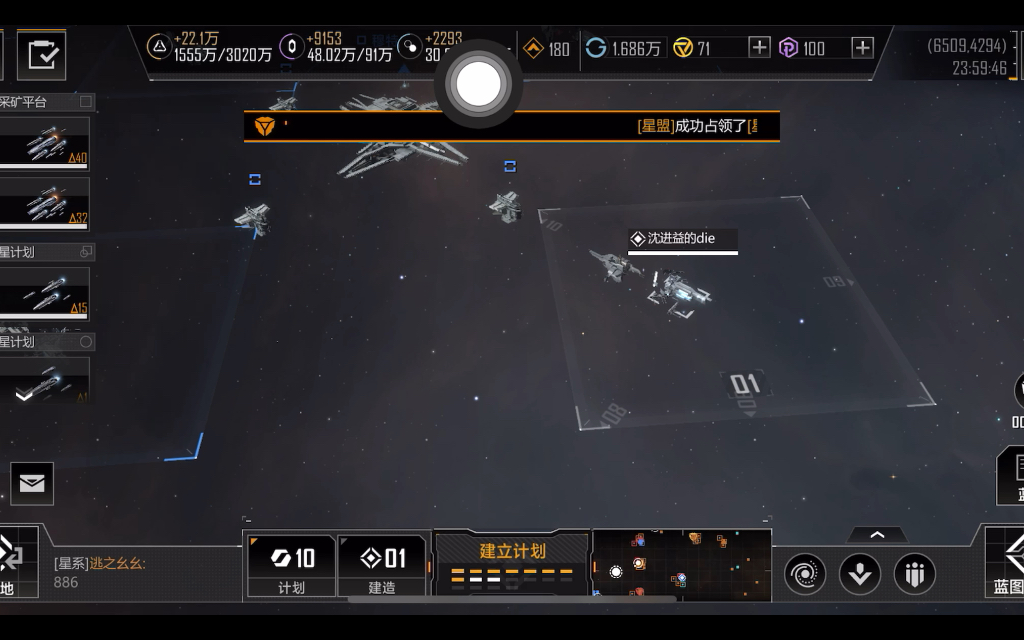Tap the white circular recording overlay button

click(478, 84)
